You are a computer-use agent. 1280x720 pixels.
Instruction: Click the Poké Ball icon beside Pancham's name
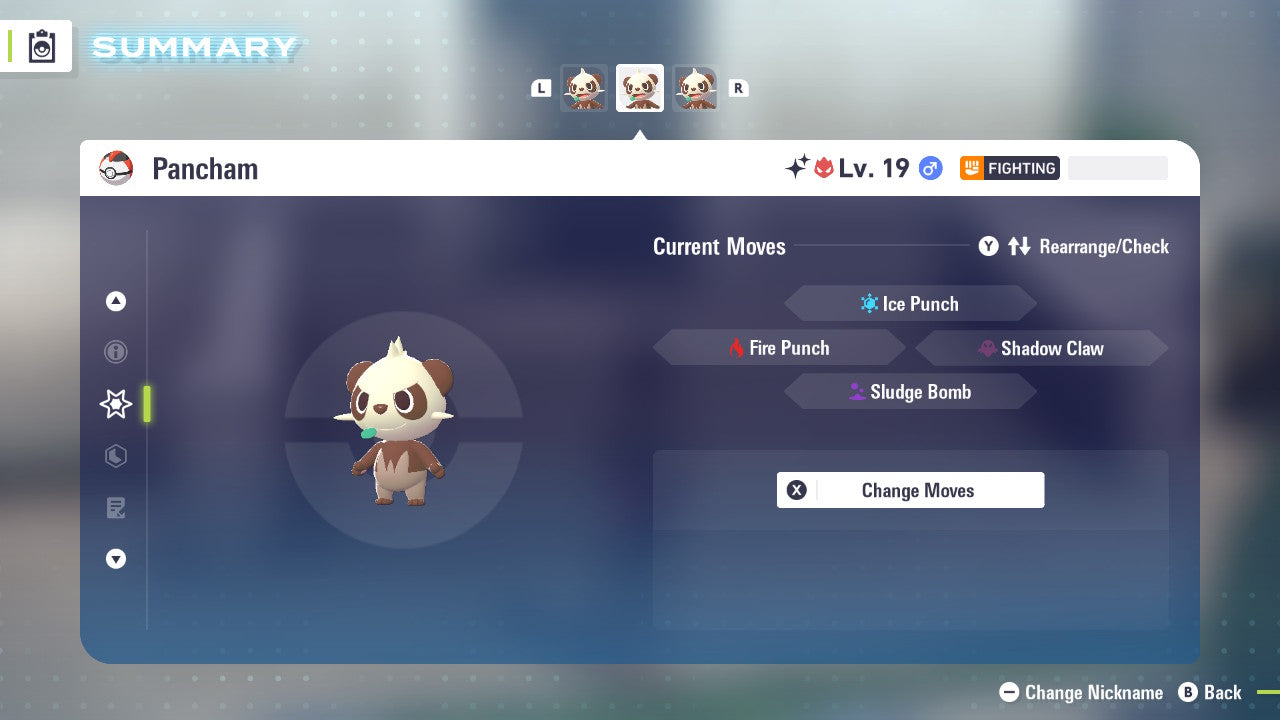click(115, 168)
